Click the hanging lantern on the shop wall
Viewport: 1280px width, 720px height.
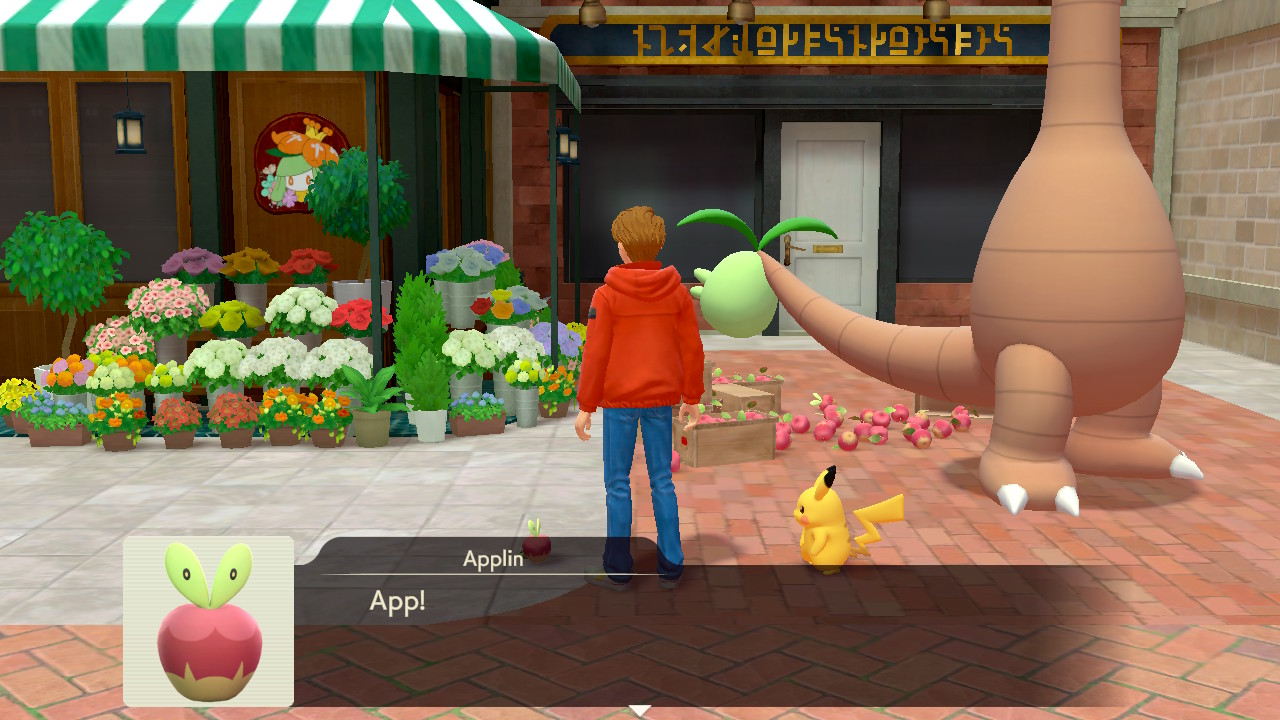click(129, 133)
